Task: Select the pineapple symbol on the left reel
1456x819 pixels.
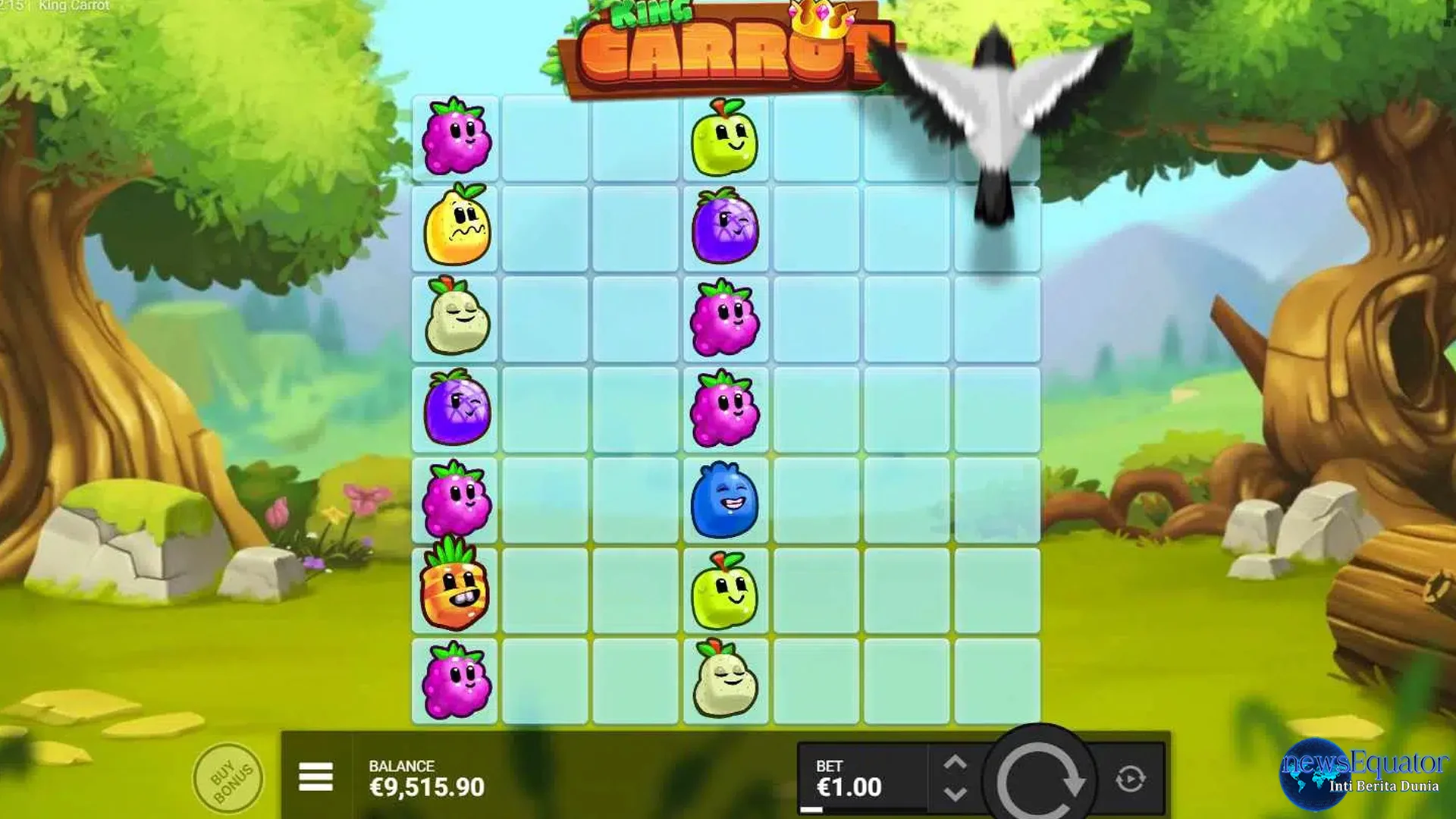Action: (x=454, y=591)
